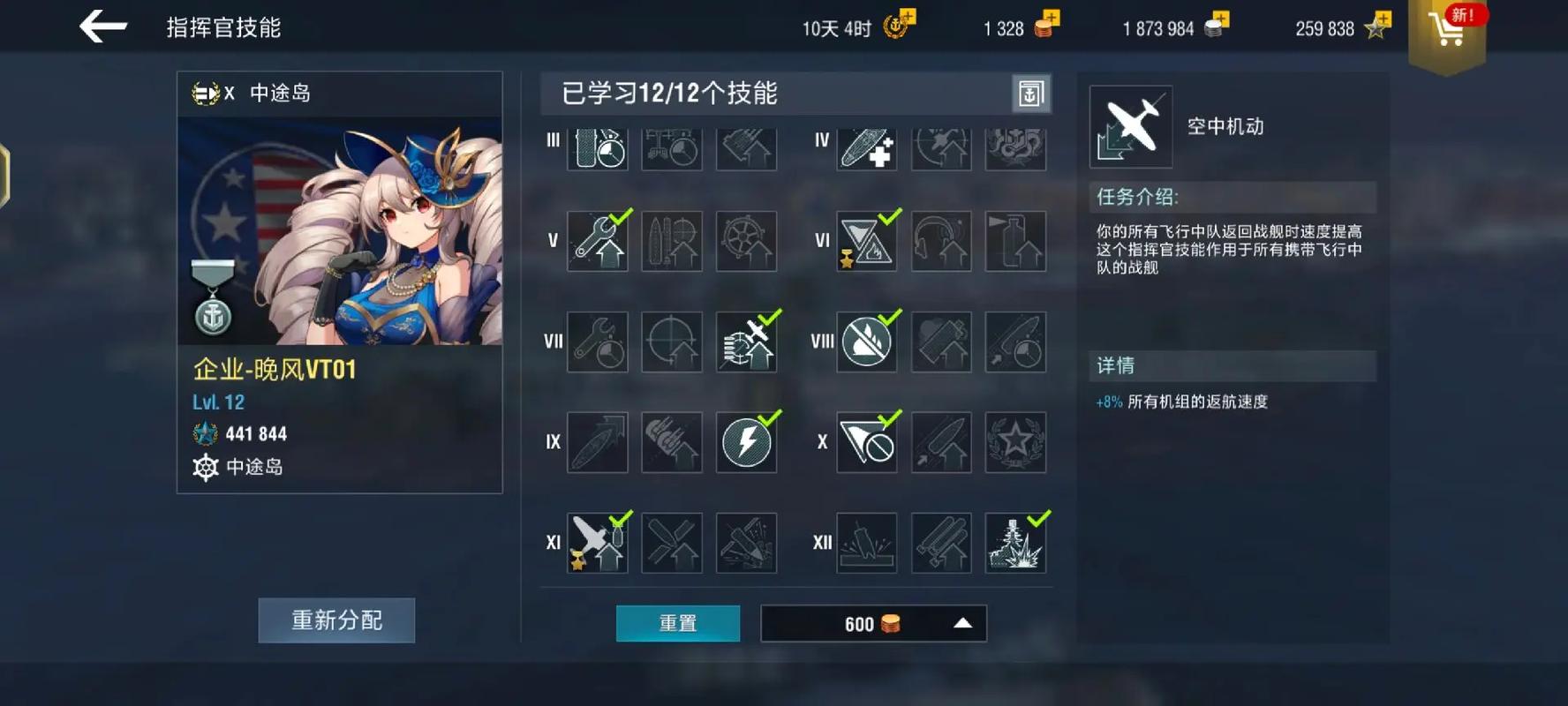The image size is (1568, 706).
Task: Select the fire prevention skill in tier VIII
Action: tap(866, 340)
